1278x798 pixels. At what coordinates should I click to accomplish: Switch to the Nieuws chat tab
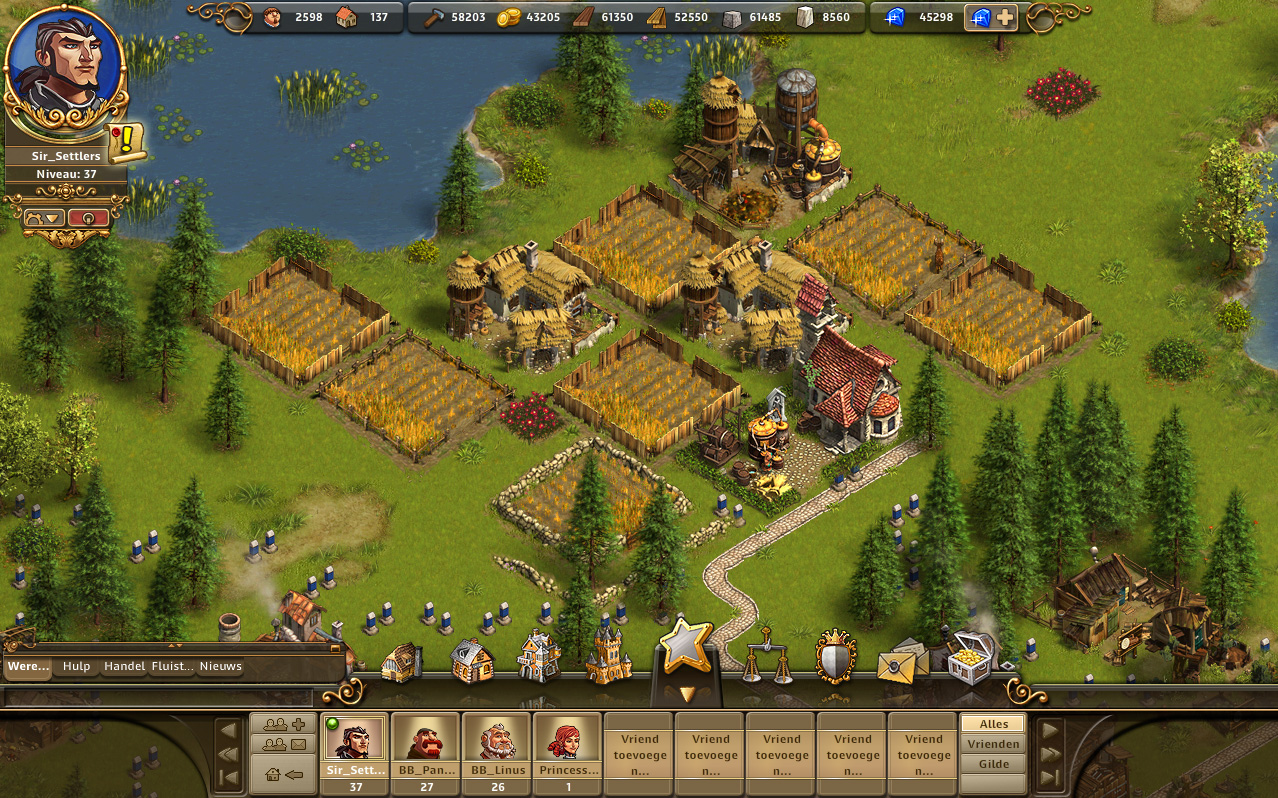pyautogui.click(x=220, y=666)
